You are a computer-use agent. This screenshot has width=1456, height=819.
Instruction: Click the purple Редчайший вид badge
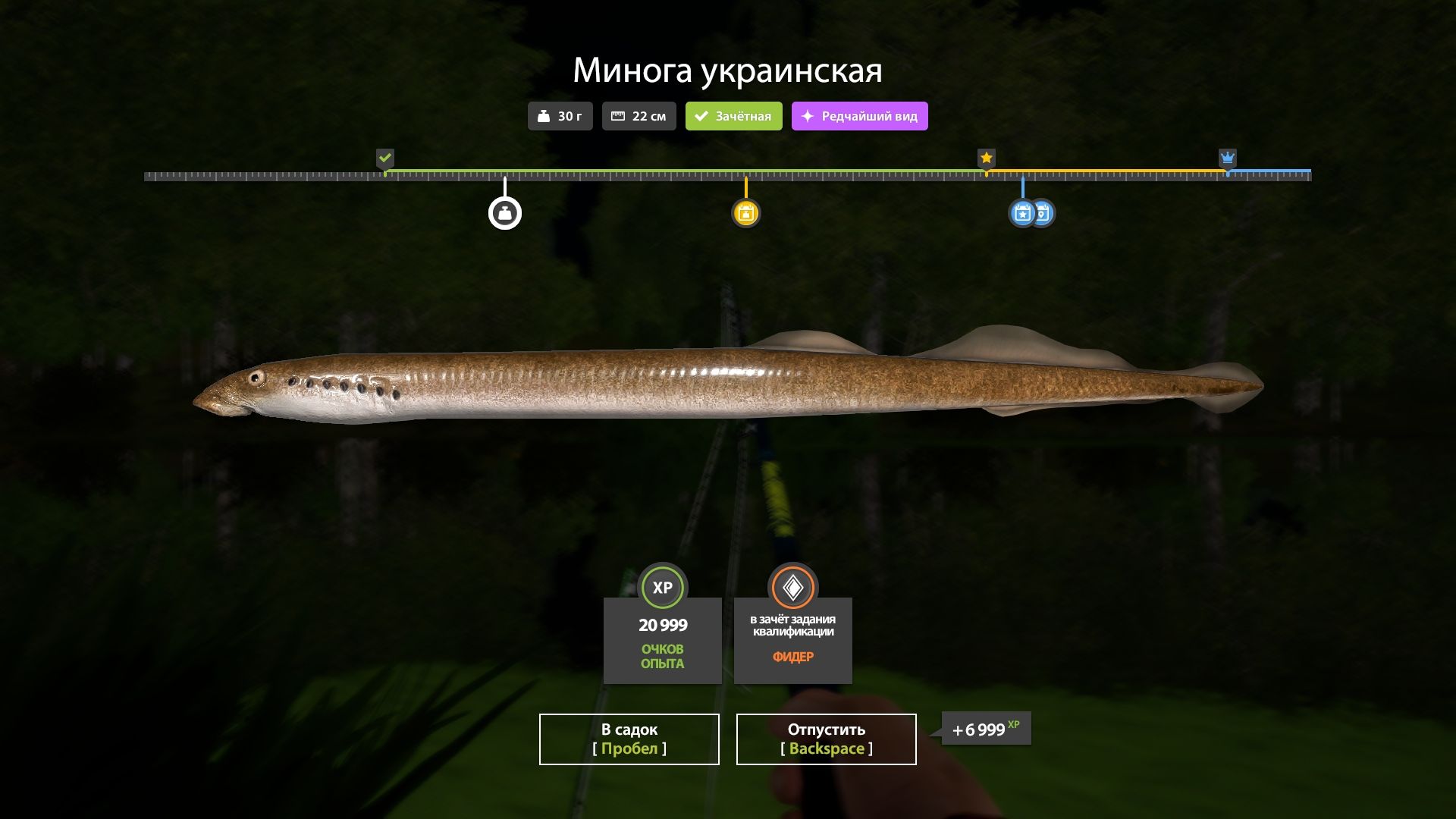(x=859, y=116)
